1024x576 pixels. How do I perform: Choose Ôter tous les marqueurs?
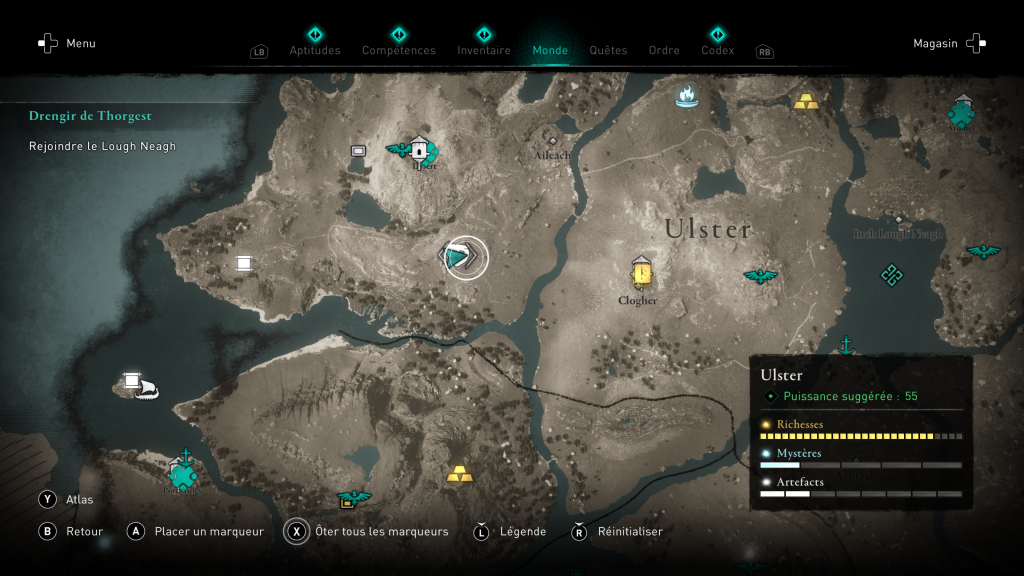coord(381,531)
